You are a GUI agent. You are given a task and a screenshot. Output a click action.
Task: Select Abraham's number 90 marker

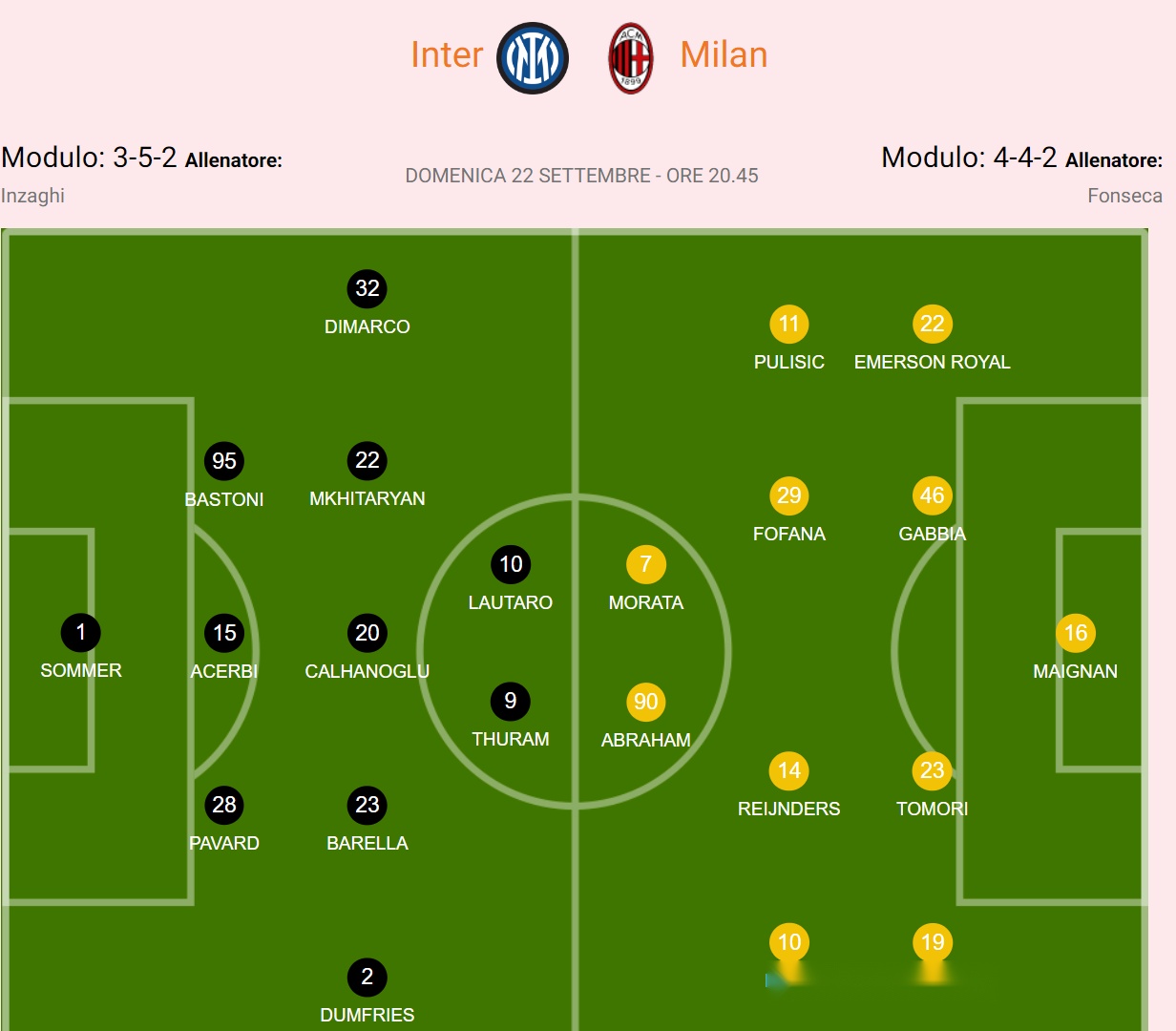point(646,702)
